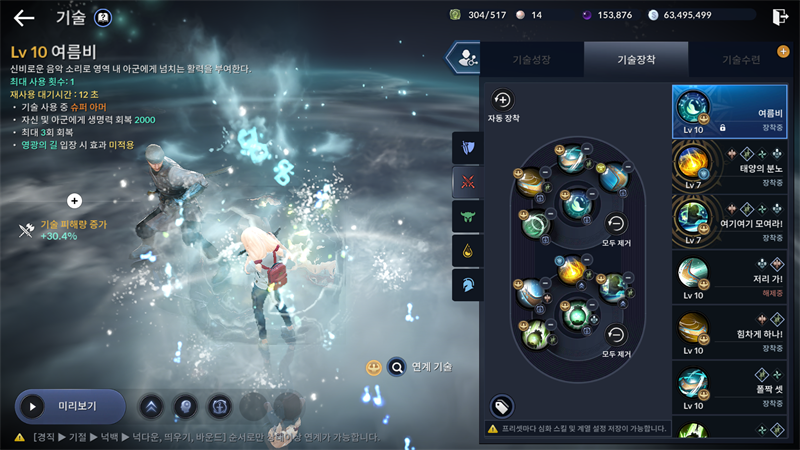Select the helmet preset category
Image resolution: width=800 pixels, height=450 pixels.
(x=467, y=284)
